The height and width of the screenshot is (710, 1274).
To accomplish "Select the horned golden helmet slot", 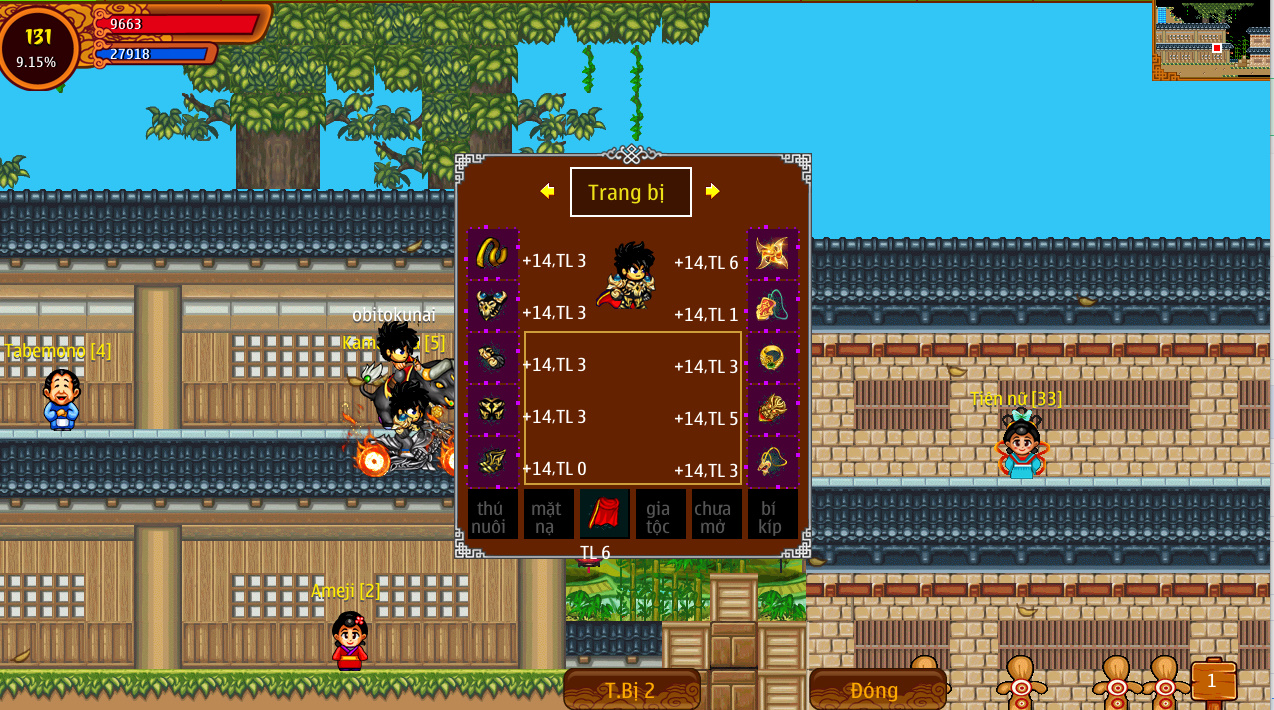I will tap(492, 305).
